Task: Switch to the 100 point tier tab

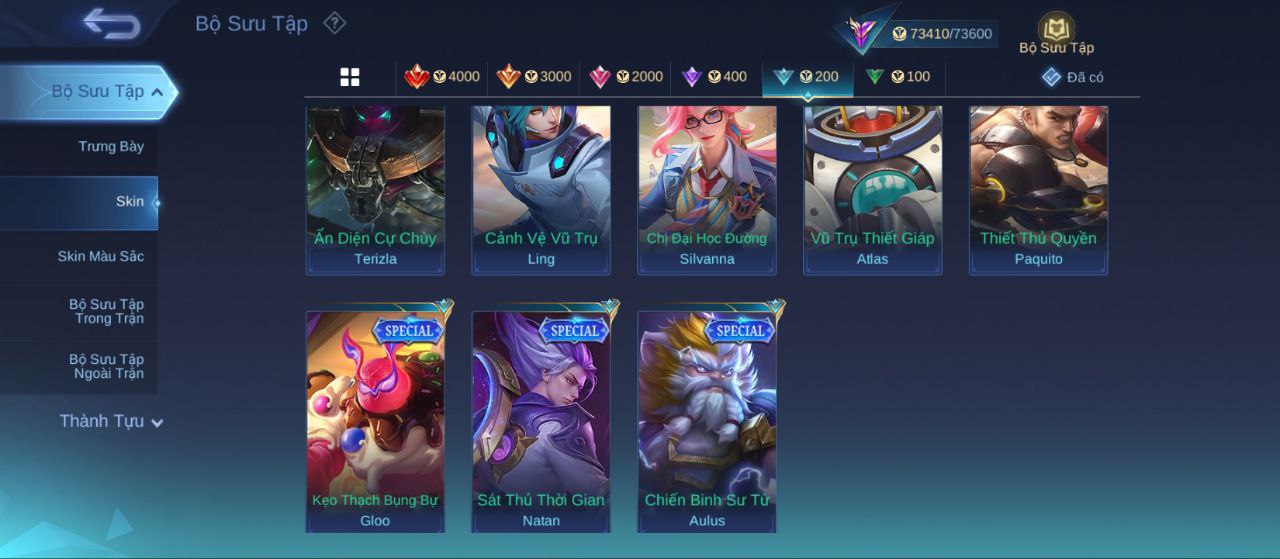Action: [898, 77]
